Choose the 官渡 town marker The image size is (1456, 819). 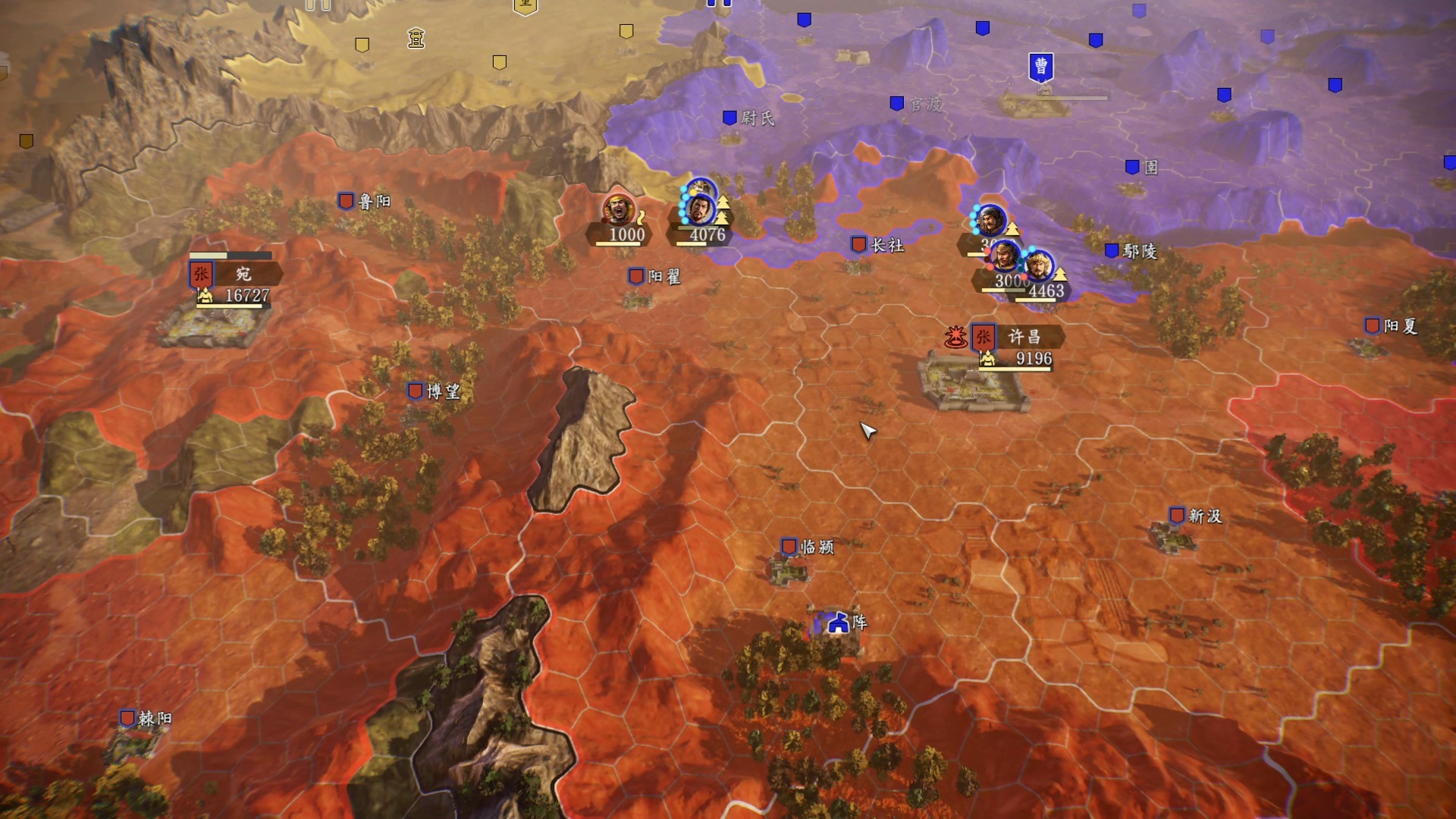(x=897, y=103)
